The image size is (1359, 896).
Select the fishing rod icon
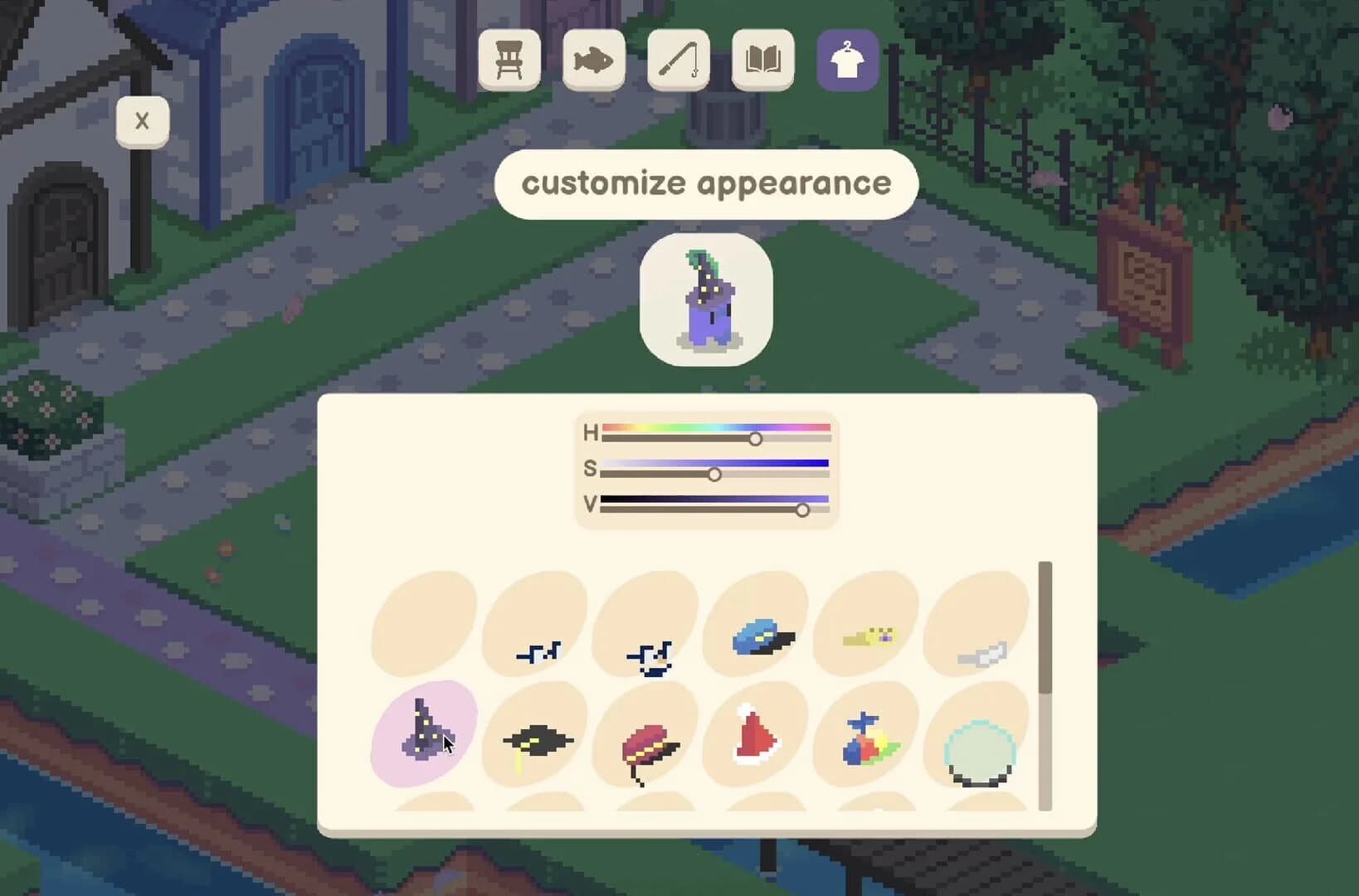click(x=678, y=60)
